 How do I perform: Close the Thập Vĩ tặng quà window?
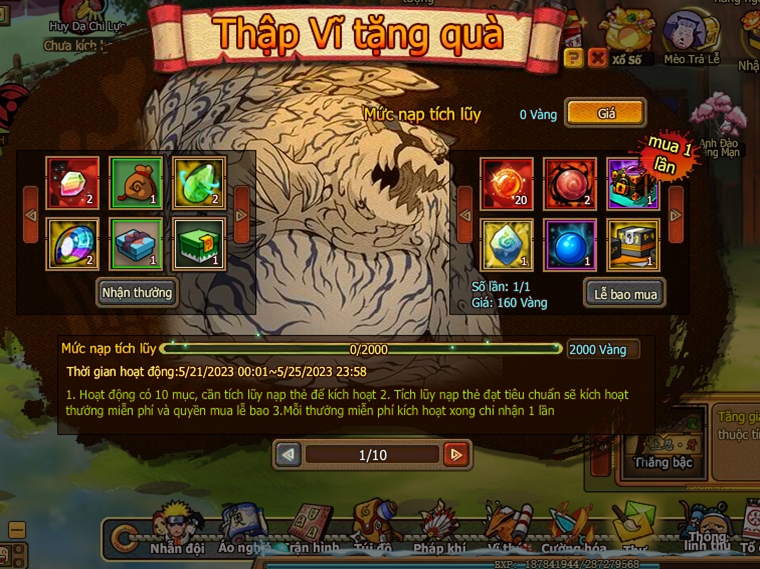pyautogui.click(x=597, y=58)
